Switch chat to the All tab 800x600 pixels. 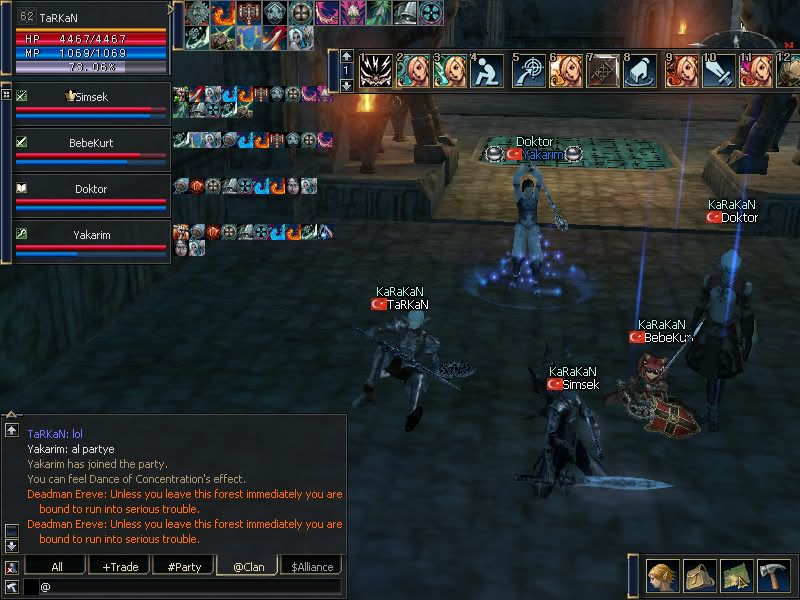click(x=56, y=566)
